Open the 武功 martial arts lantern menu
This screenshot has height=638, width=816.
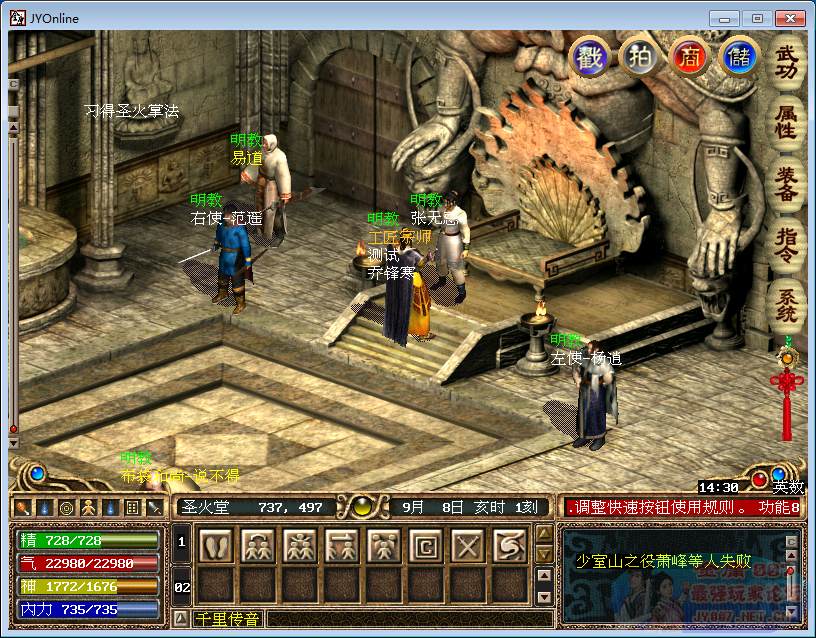click(x=788, y=62)
